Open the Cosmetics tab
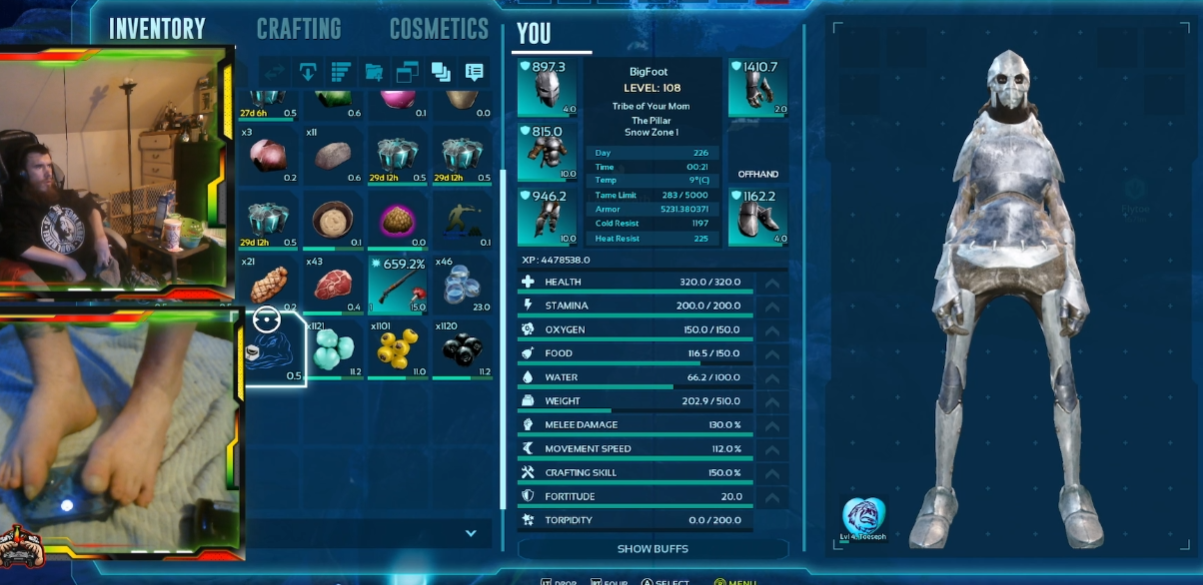Image resolution: width=1203 pixels, height=585 pixels. click(x=439, y=29)
